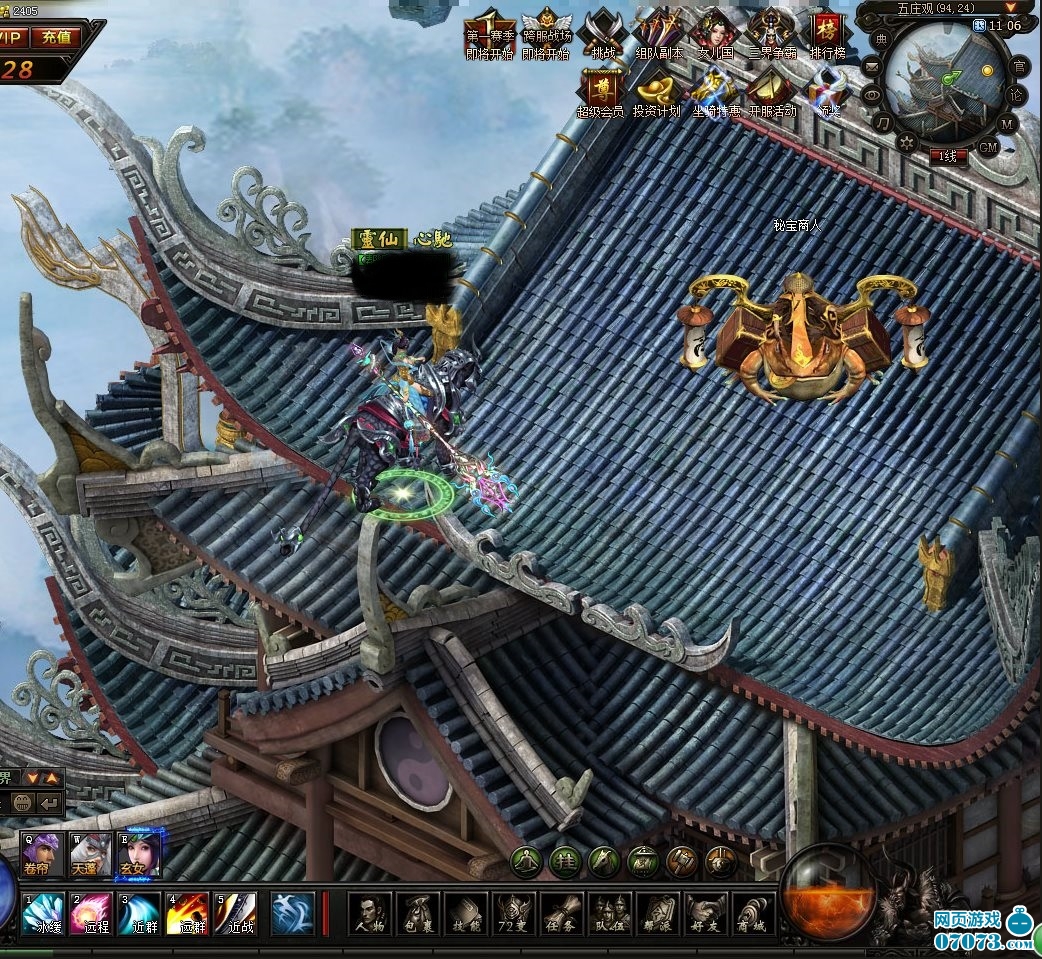Activate the 冰缓 ice skill
This screenshot has width=1042, height=959.
point(43,914)
